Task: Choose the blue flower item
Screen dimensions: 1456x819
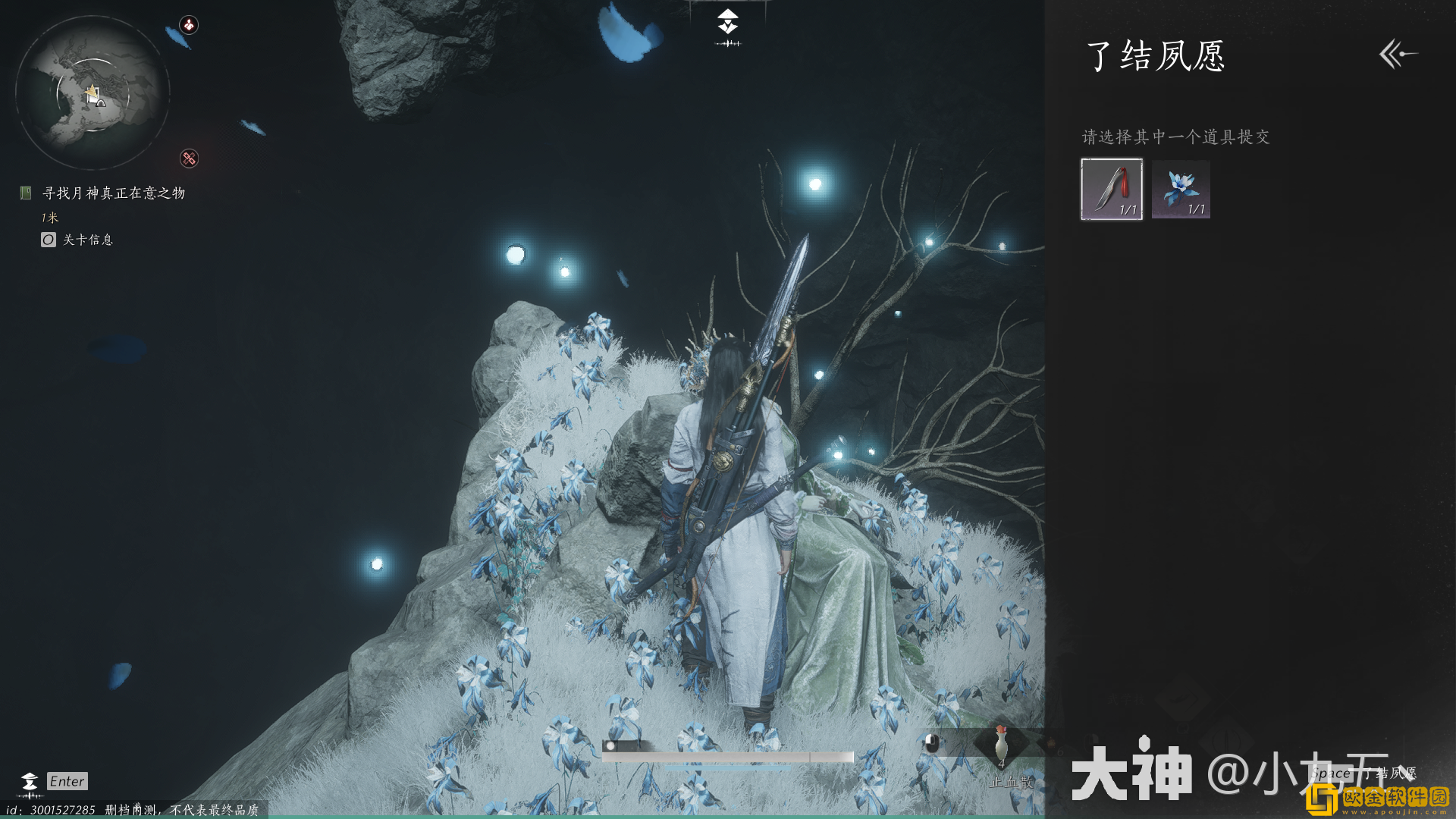Action: 1181,189
